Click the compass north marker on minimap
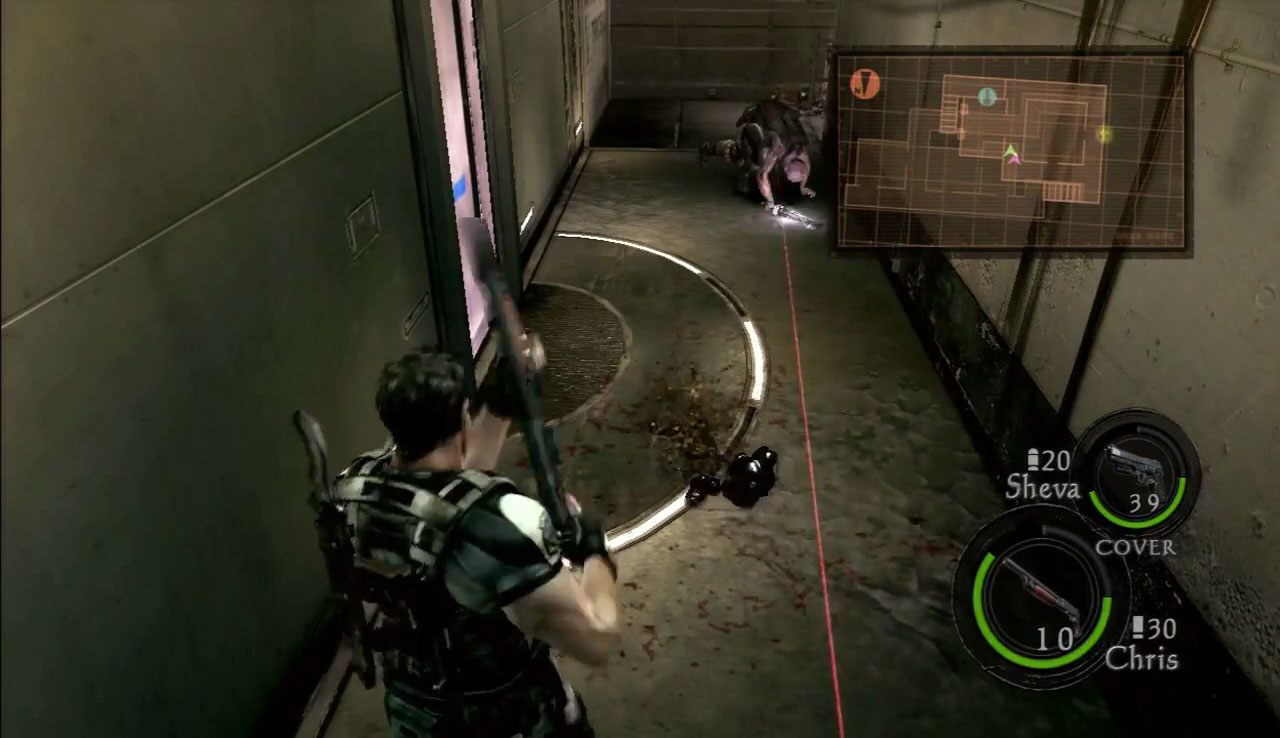Viewport: 1280px width, 738px height. tap(864, 84)
